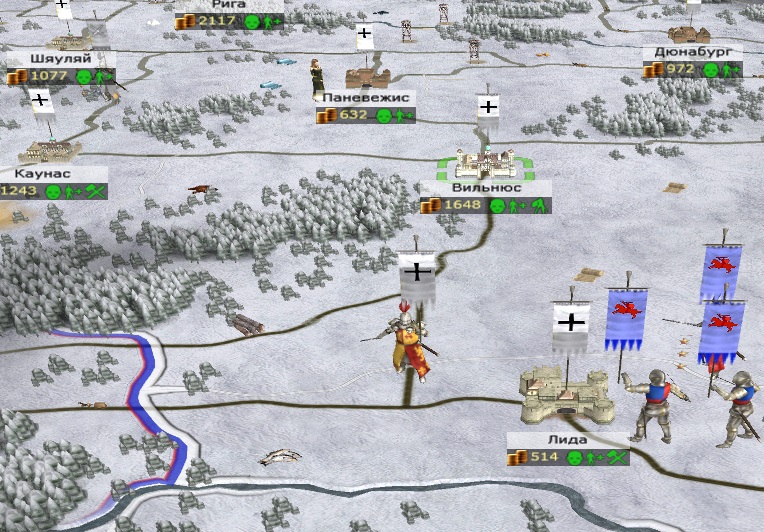764x532 pixels.
Task: Choose the Паневежис settlement label
Action: [368, 99]
